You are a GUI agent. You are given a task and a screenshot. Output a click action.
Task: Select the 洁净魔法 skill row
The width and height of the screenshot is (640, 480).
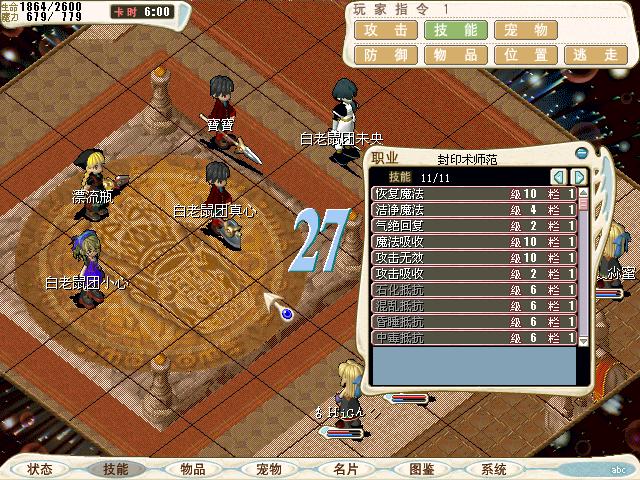(x=473, y=209)
